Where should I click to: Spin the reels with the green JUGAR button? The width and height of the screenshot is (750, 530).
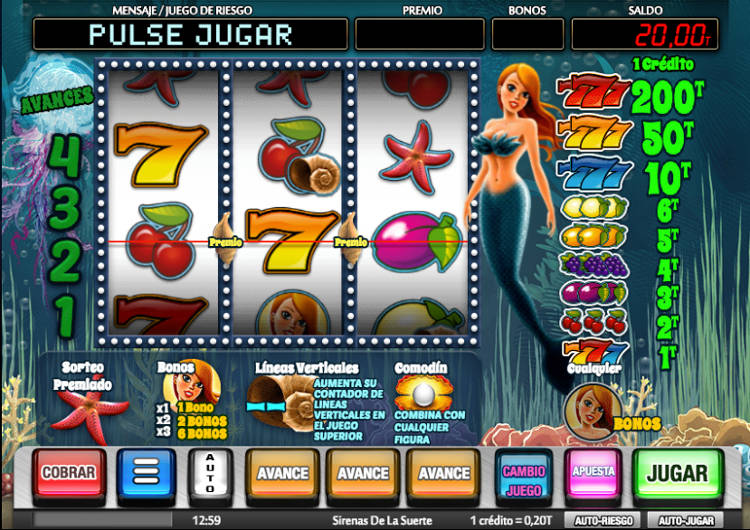679,473
